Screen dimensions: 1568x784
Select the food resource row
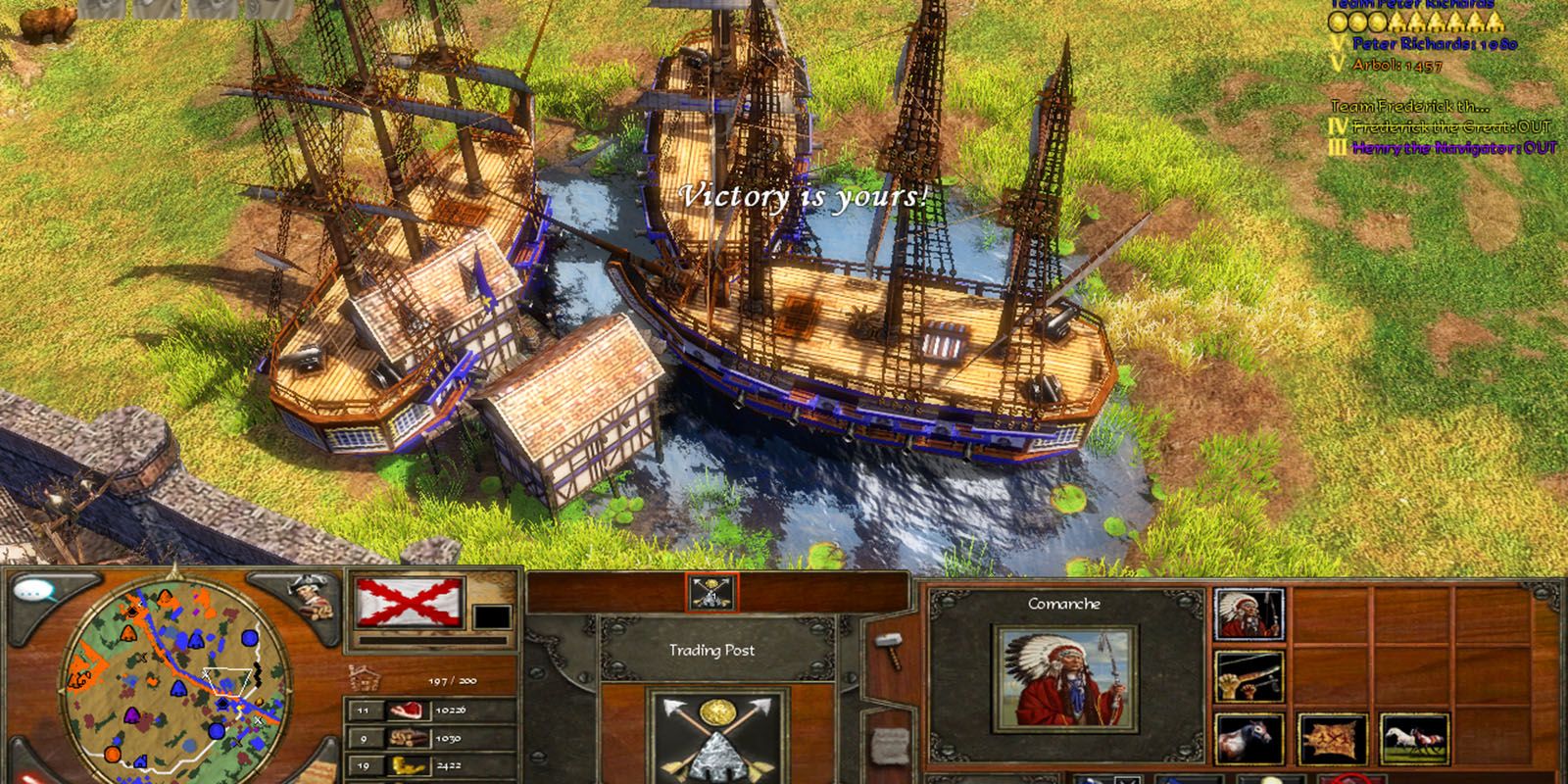point(431,710)
